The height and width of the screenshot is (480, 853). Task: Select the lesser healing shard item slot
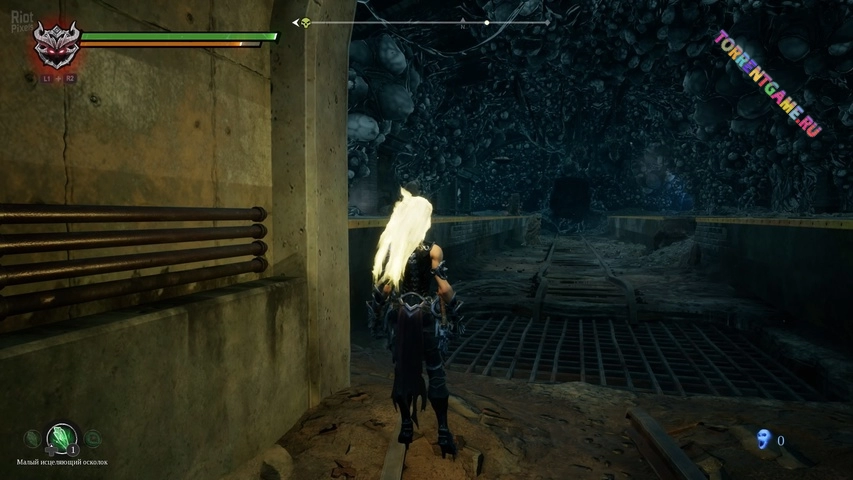coord(62,437)
